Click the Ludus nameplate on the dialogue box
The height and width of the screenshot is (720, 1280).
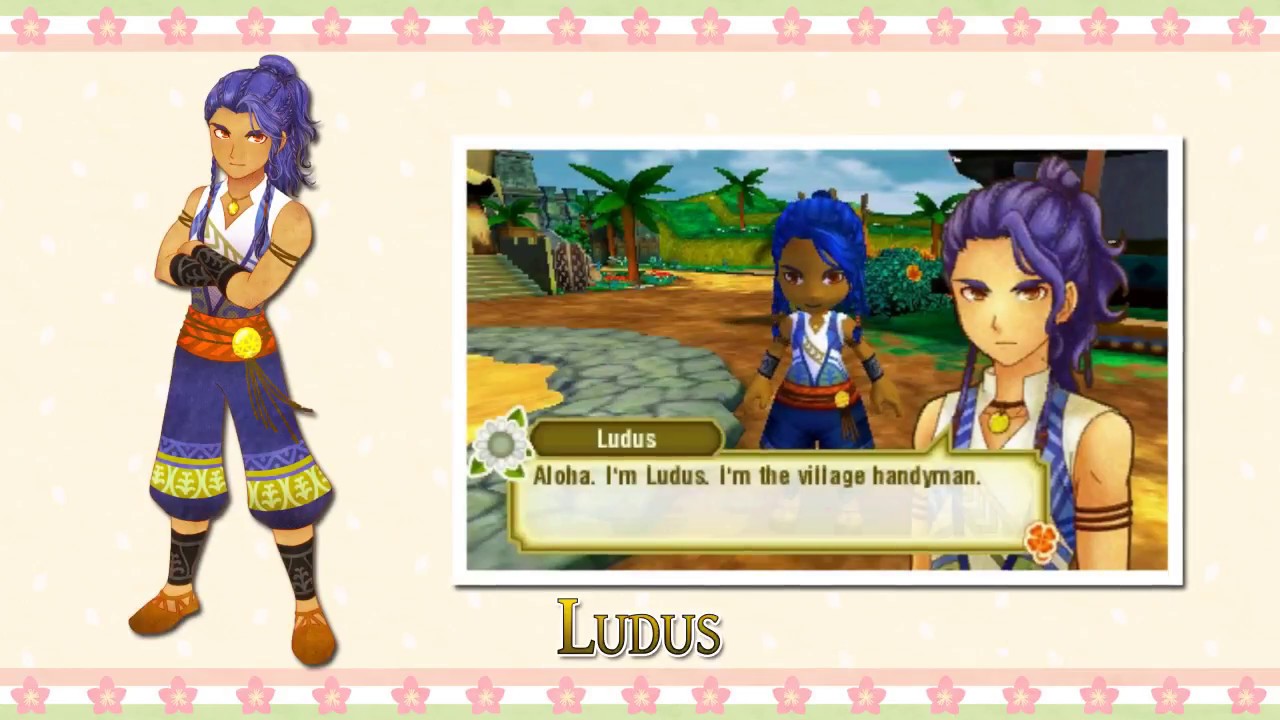pyautogui.click(x=626, y=438)
